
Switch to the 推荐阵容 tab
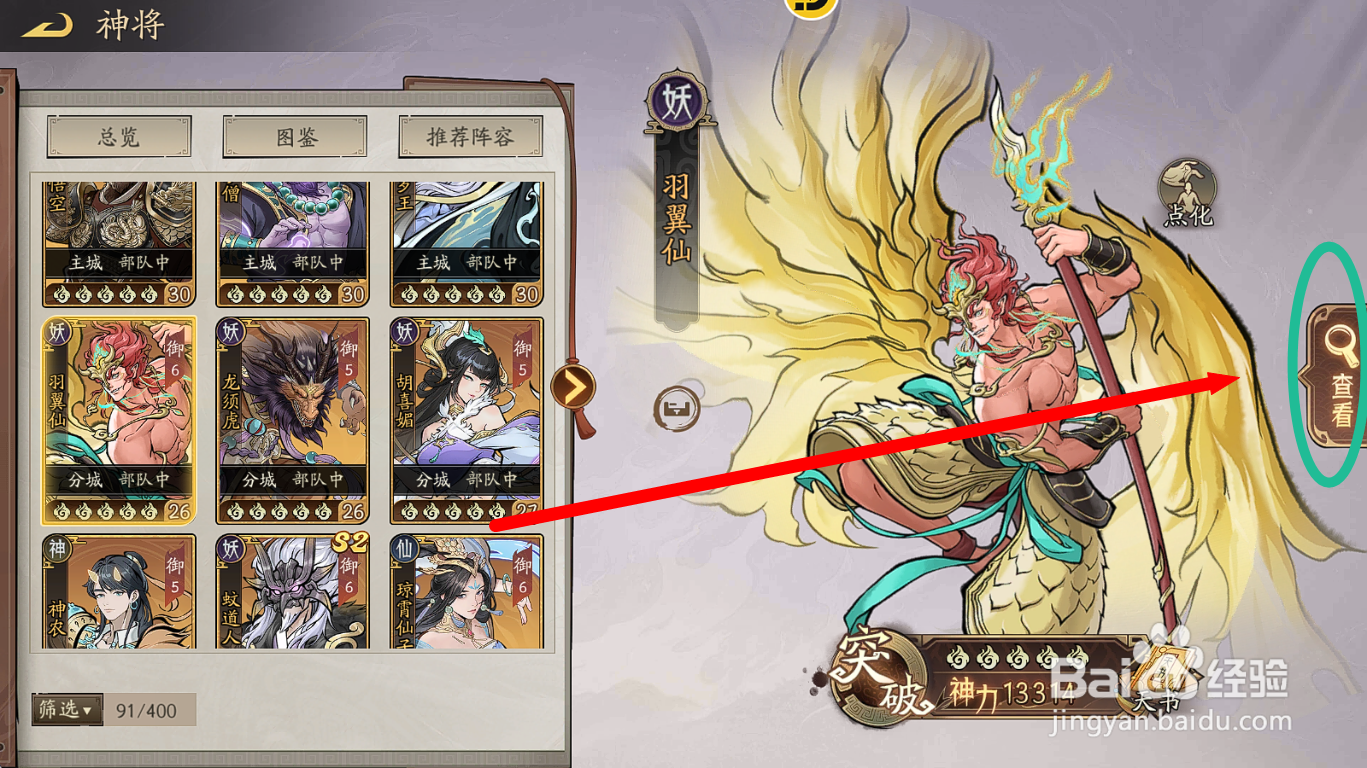pyautogui.click(x=469, y=135)
